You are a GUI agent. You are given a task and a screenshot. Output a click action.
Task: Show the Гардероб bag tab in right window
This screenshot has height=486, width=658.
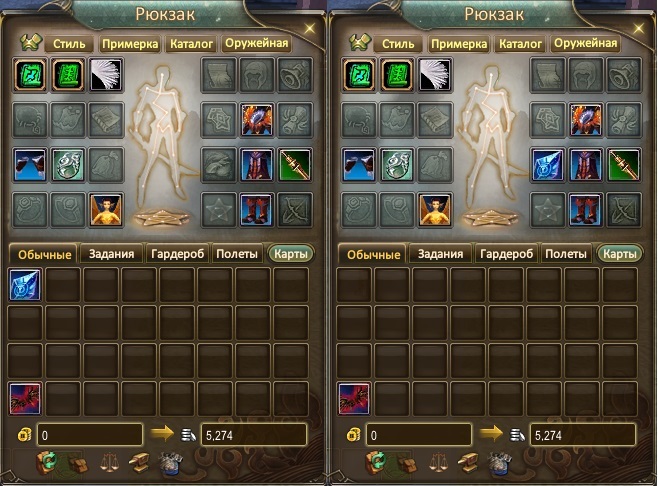[x=507, y=254]
